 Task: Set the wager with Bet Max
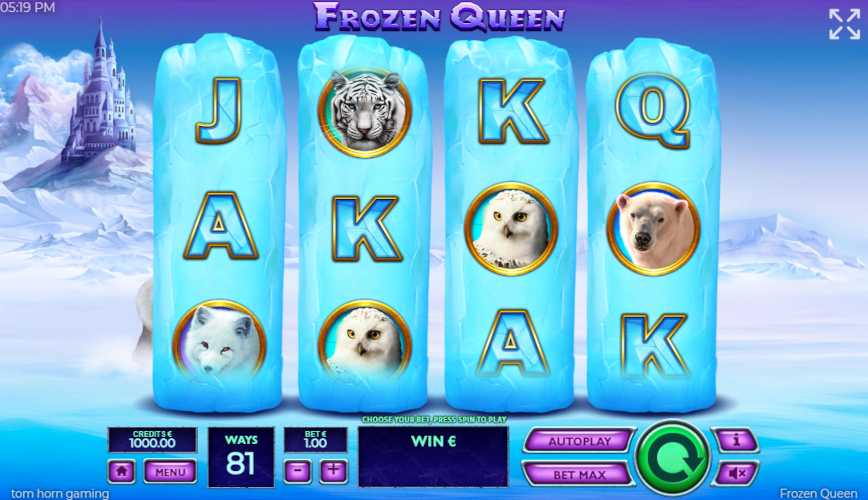pos(578,472)
